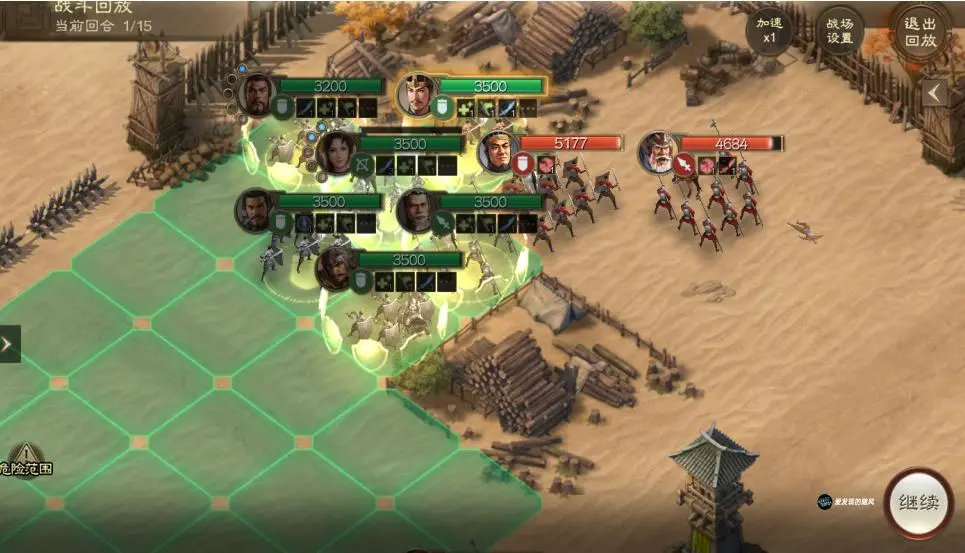Screen dimensions: 965x553
Task: Select the female general's portrait
Action: coord(338,151)
